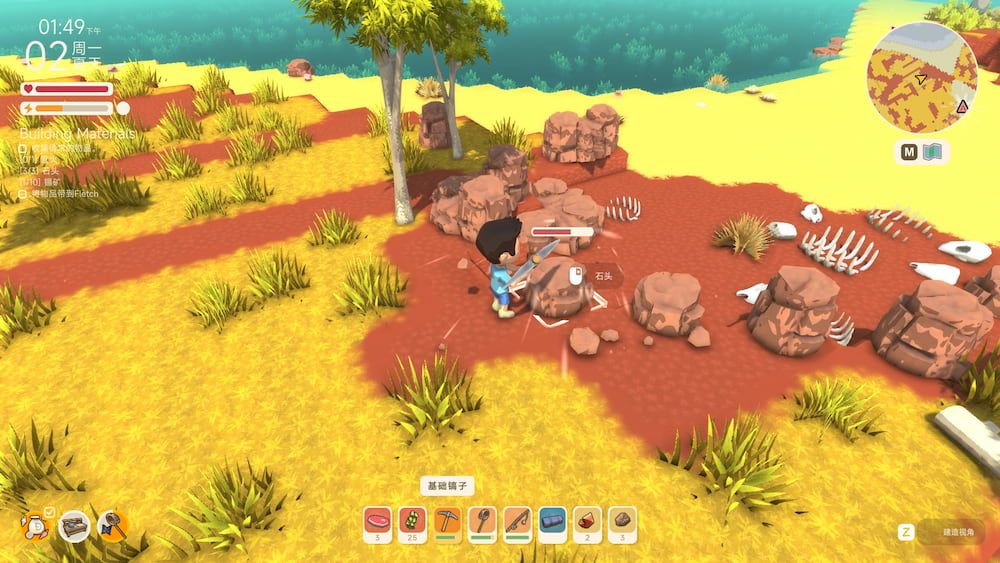
Task: Open the crafting workbench icon
Action: (x=74, y=526)
